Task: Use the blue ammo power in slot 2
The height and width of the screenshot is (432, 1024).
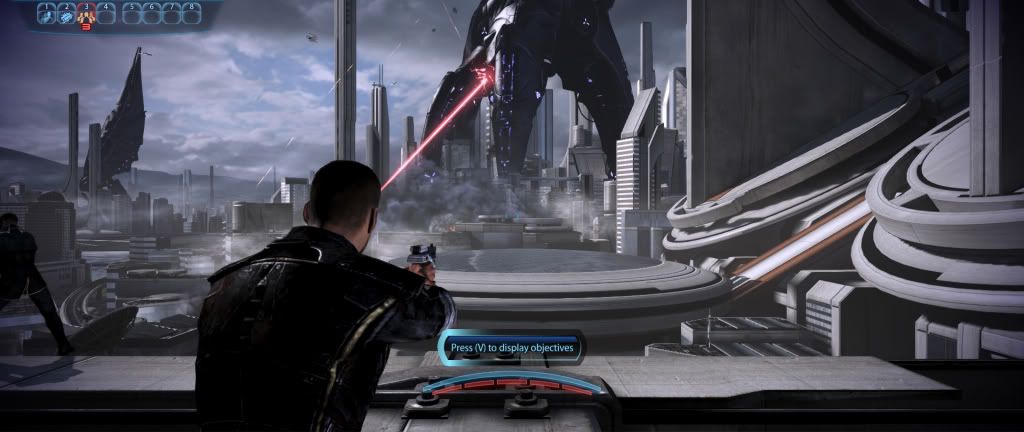Action: click(66, 13)
